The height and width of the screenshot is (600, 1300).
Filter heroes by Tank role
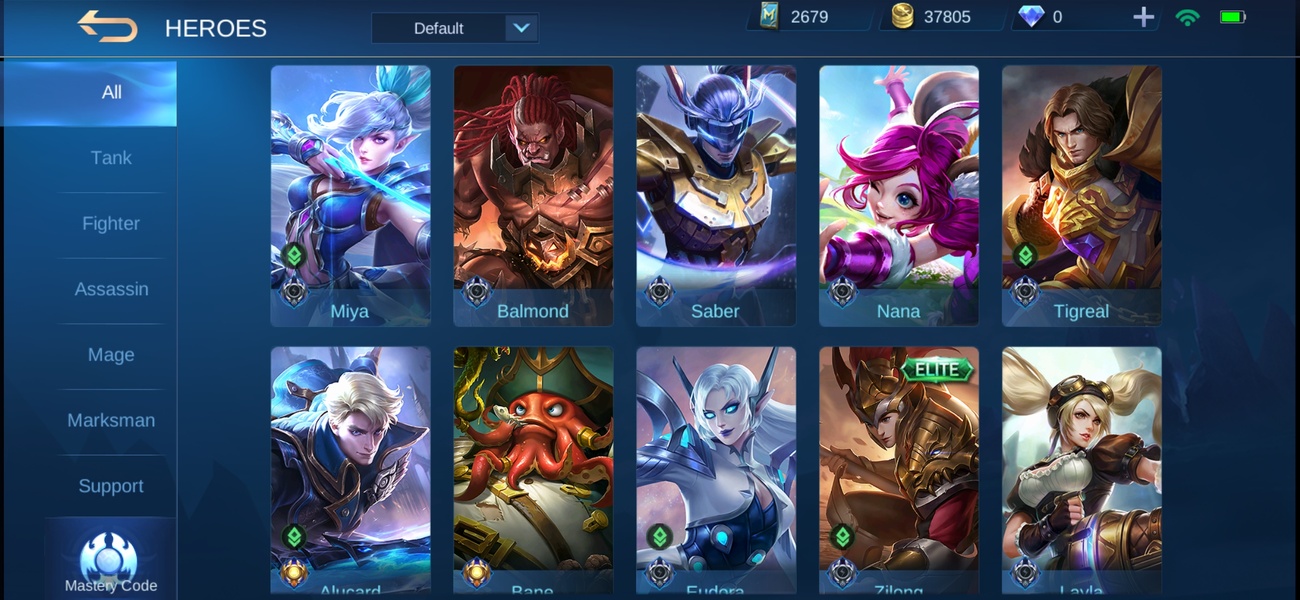[x=111, y=158]
